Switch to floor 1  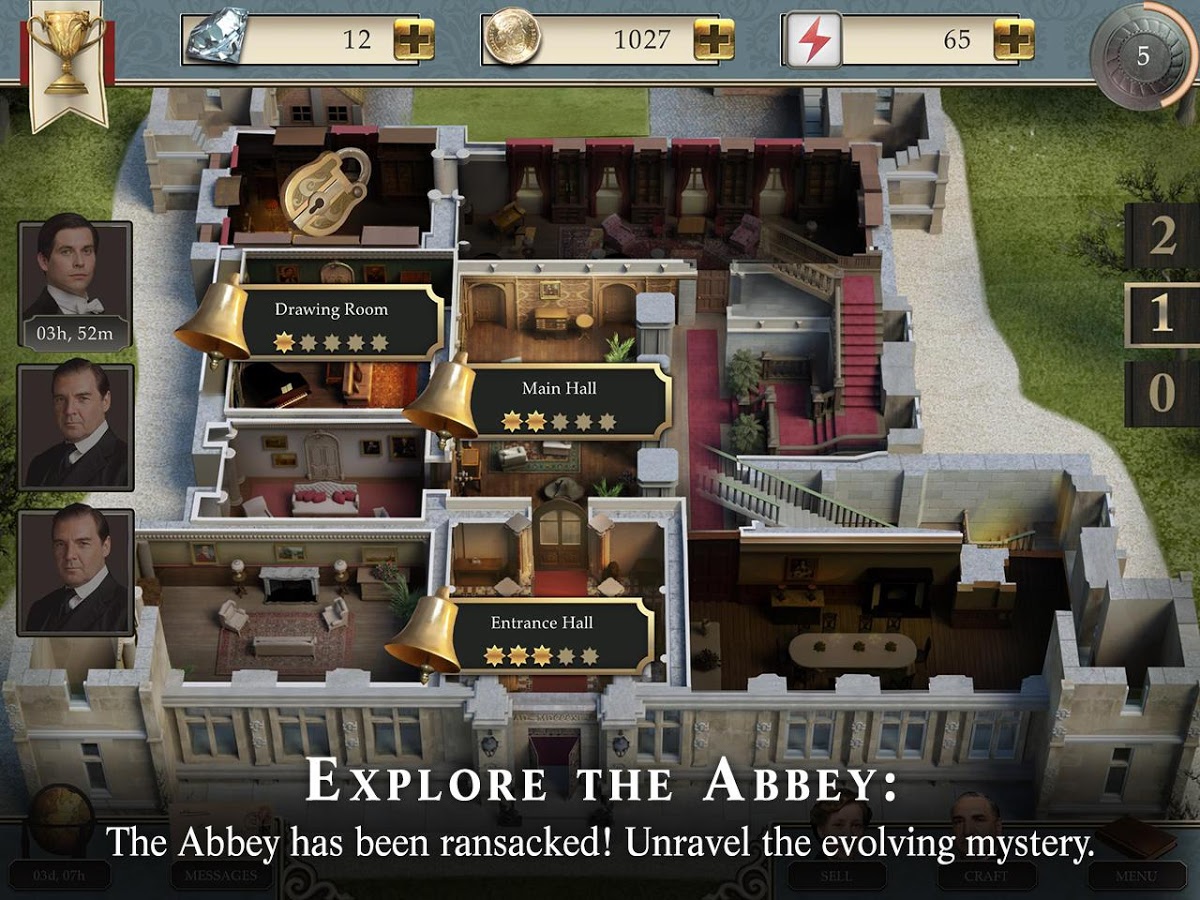[x=1161, y=315]
